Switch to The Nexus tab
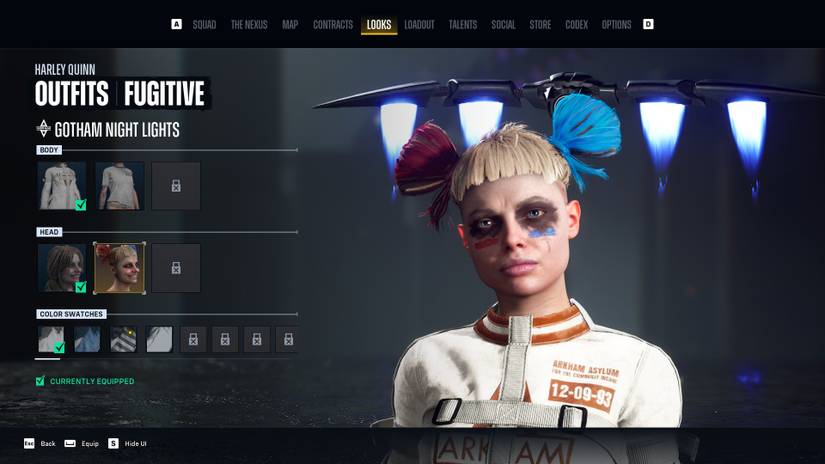 250,24
